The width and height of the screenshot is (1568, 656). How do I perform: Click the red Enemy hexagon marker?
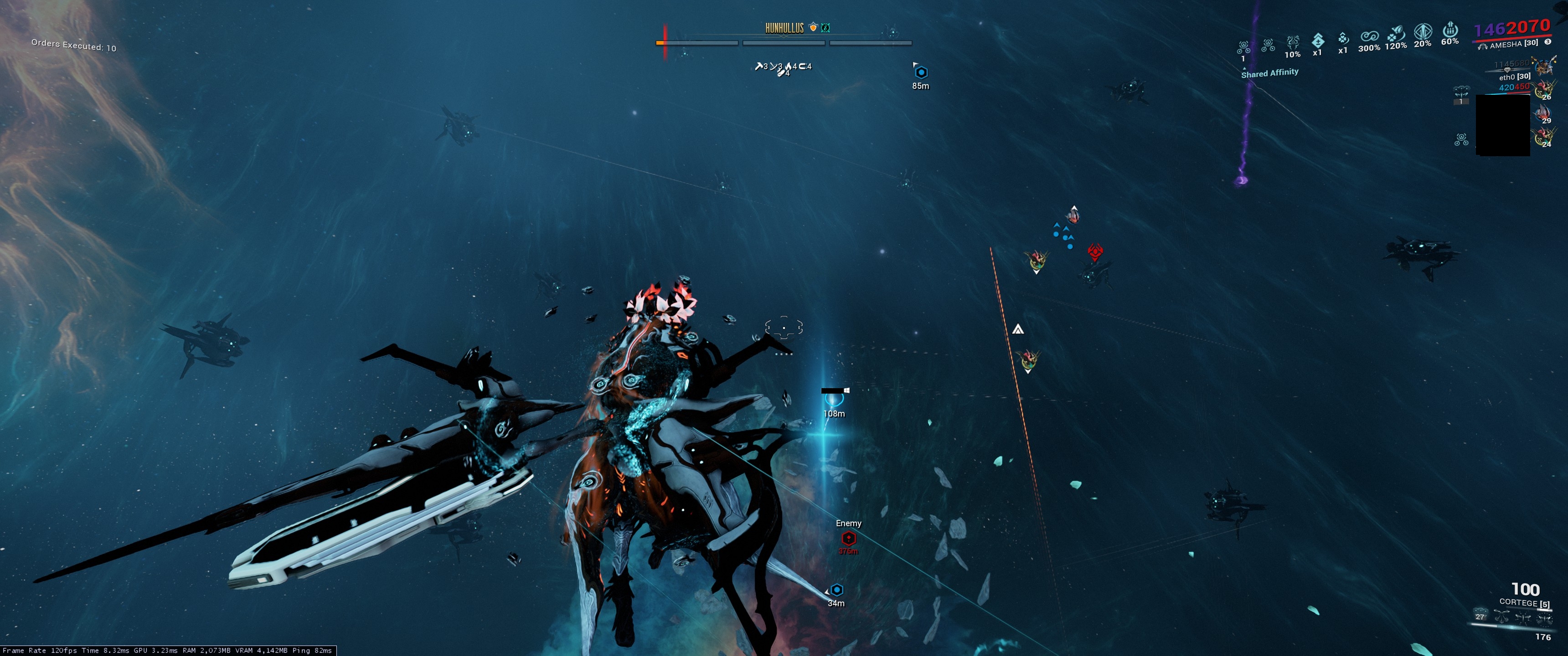(x=849, y=538)
